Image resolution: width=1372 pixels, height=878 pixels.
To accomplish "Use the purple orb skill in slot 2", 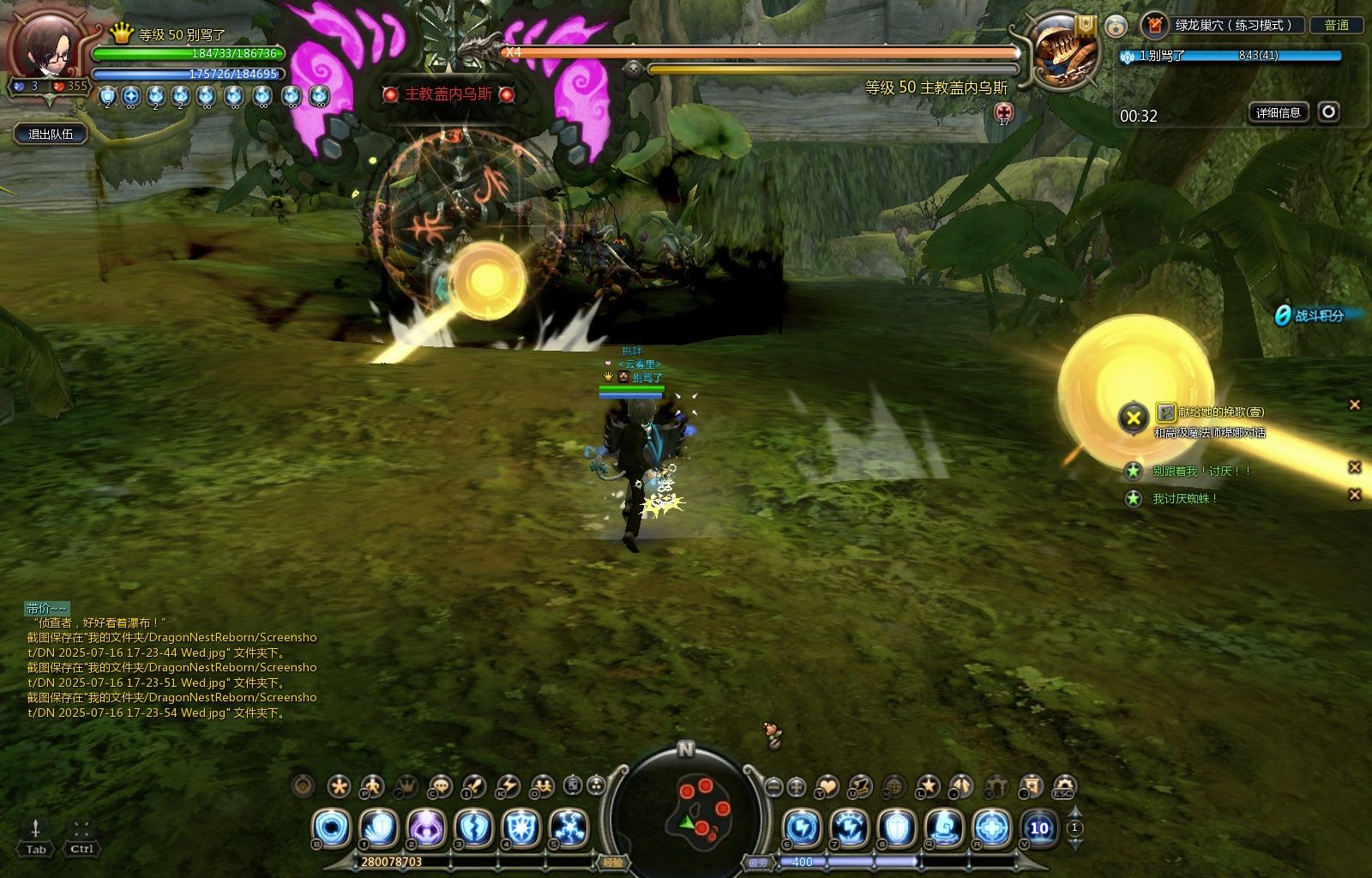I will pos(425,828).
